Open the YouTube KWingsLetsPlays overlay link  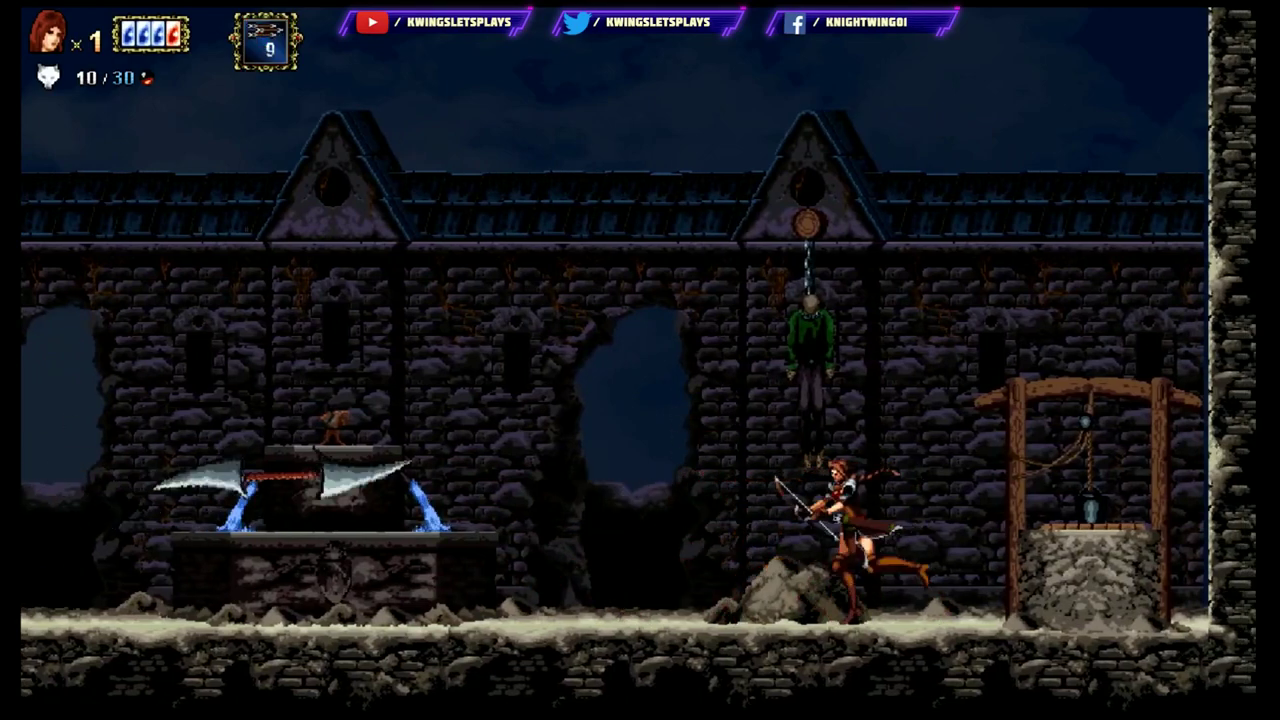435,22
